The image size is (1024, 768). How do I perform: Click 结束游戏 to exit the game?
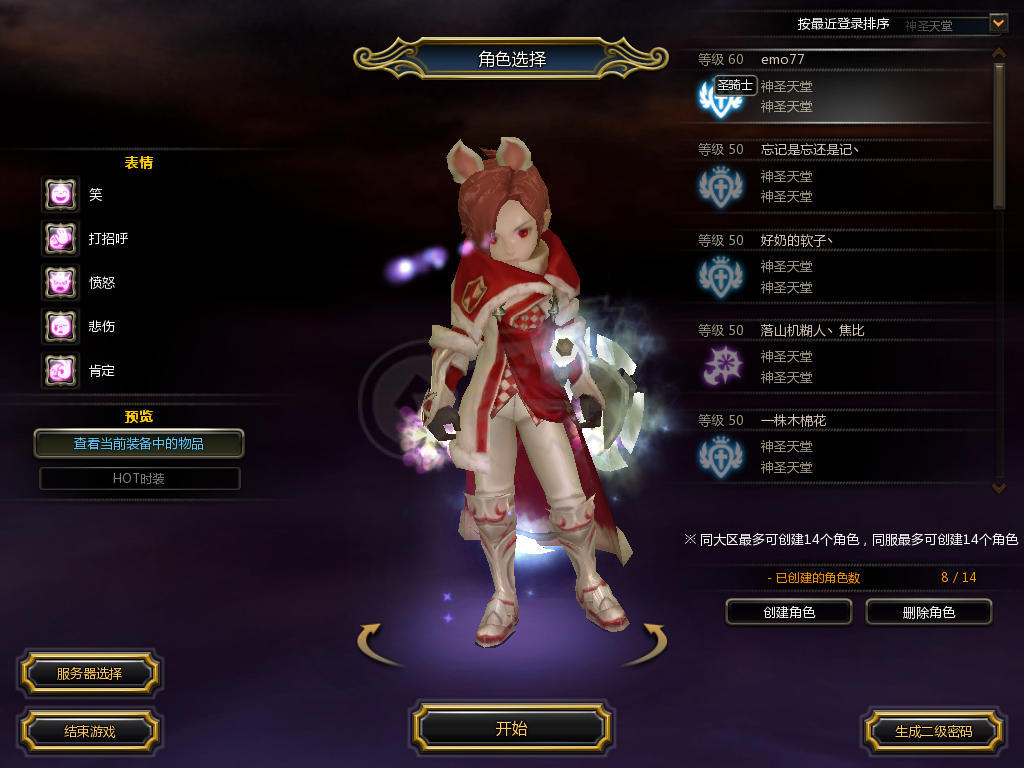(x=89, y=731)
